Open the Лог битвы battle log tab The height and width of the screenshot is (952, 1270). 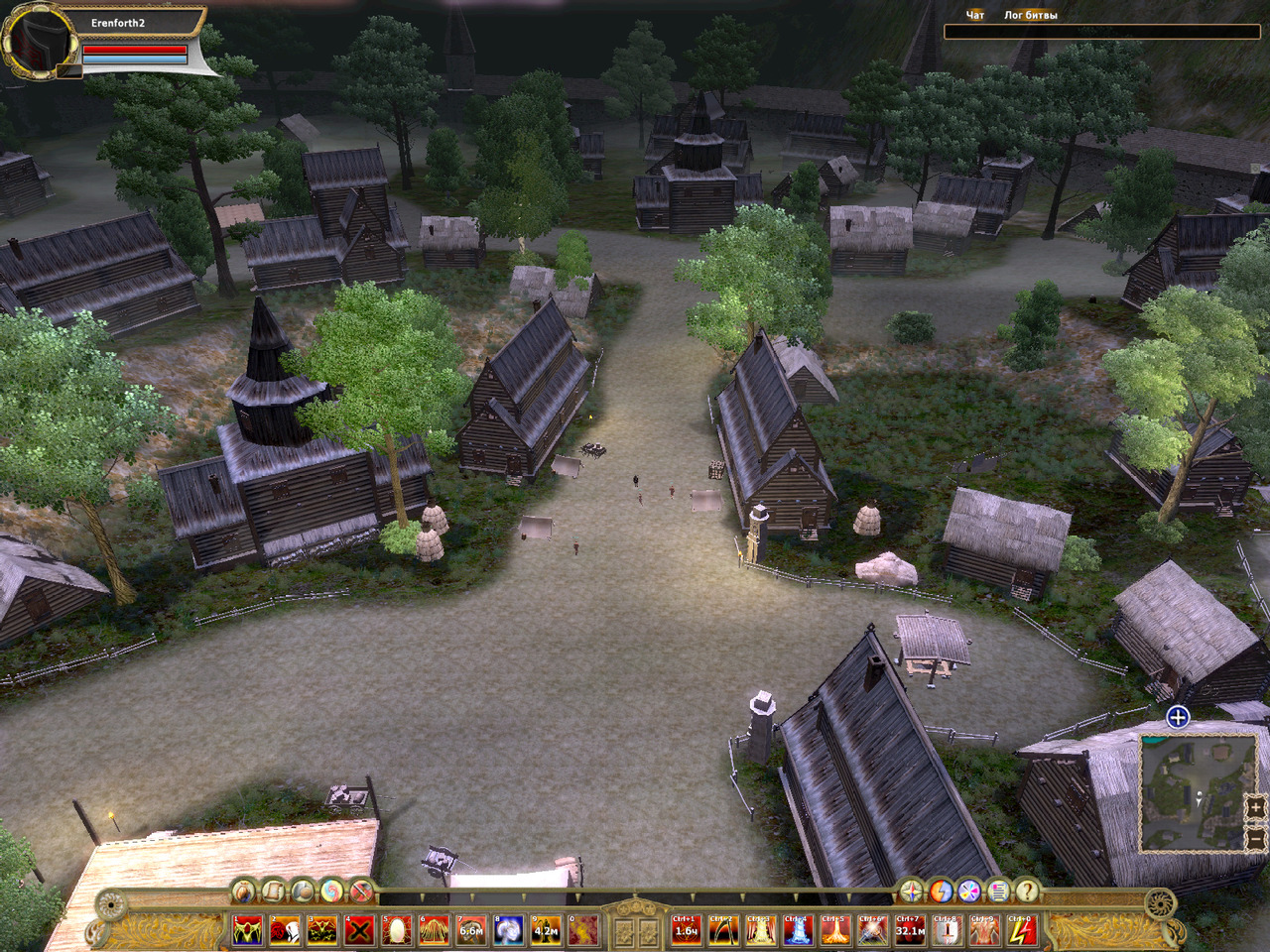[1030, 16]
